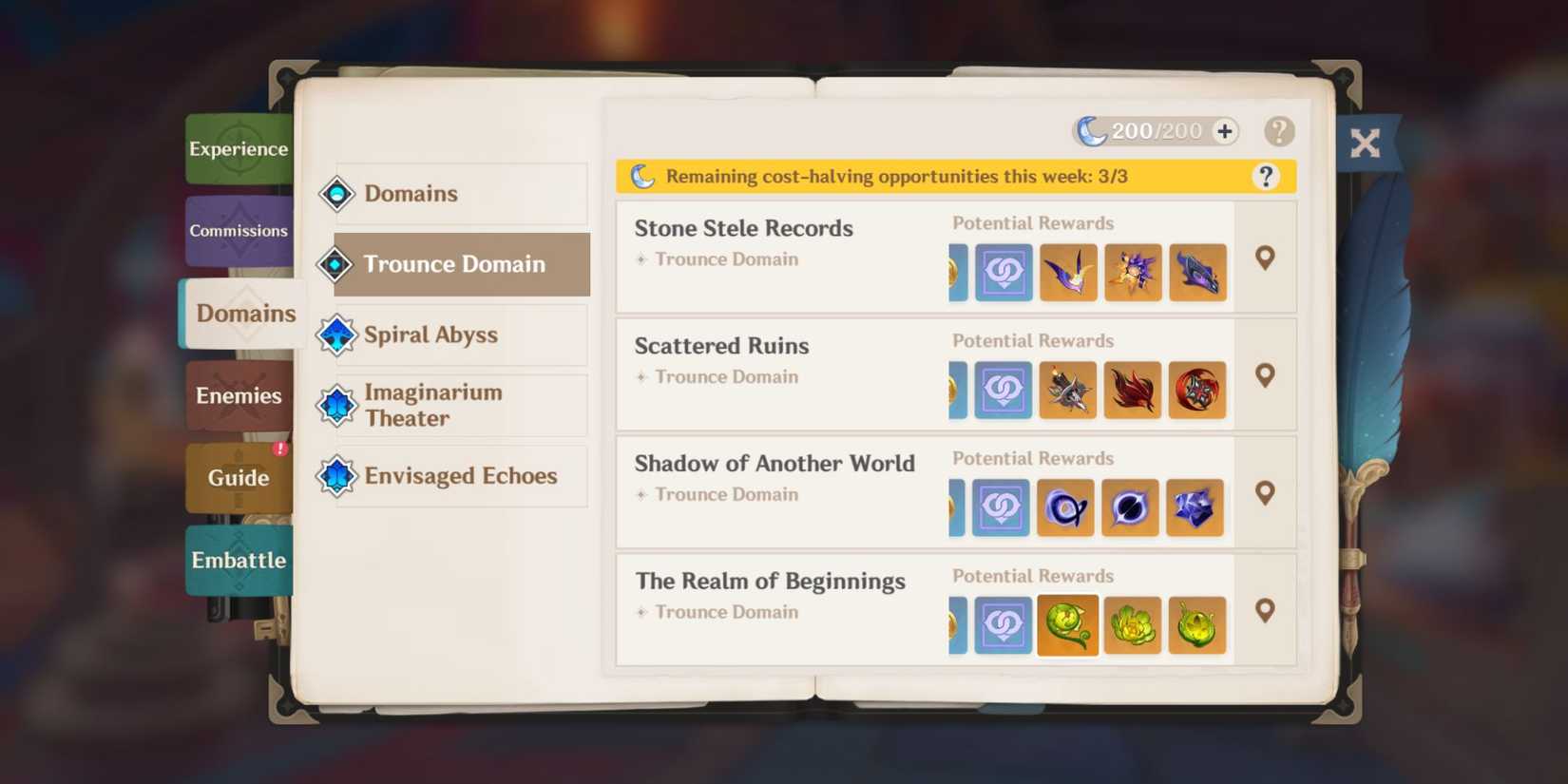Select the Envisaged Echoes icon
This screenshot has height=784, width=1568.
coord(337,476)
